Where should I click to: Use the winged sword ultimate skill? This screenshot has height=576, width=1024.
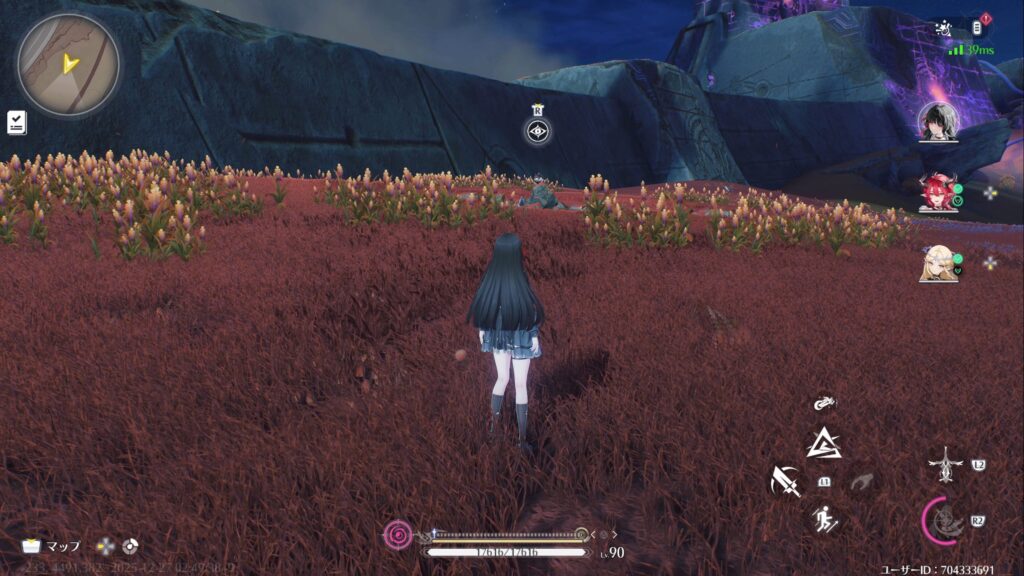(x=945, y=464)
